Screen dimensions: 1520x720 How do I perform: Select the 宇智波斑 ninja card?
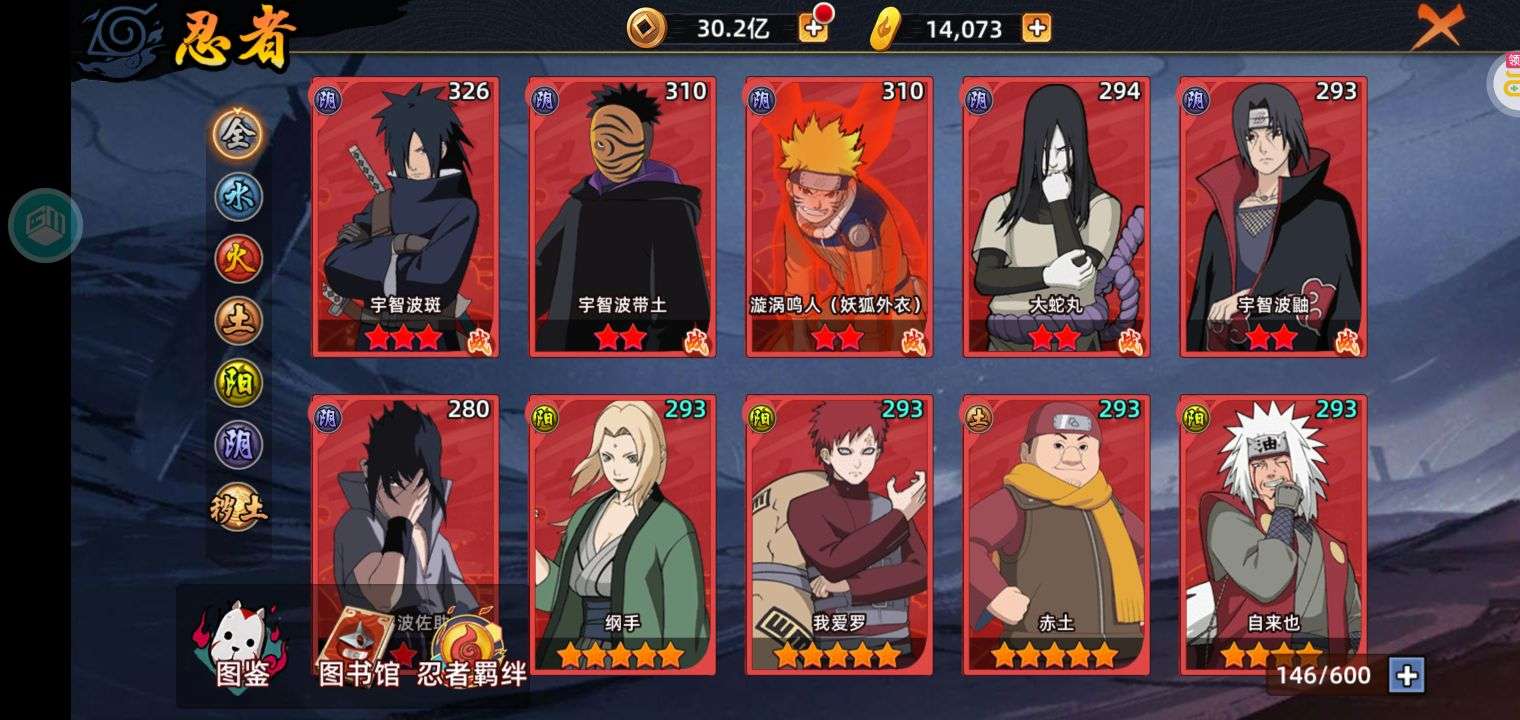pyautogui.click(x=404, y=215)
